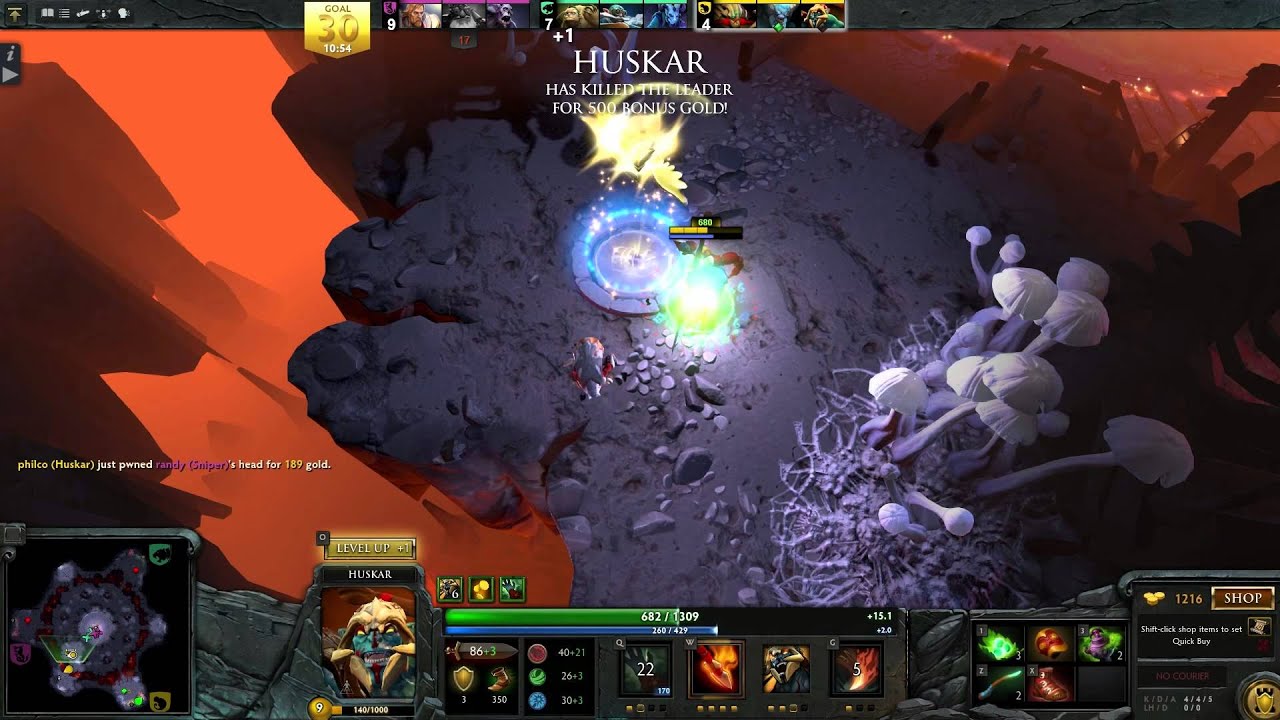
Task: Click the quick buy scroll icon
Action: [x=1260, y=627]
